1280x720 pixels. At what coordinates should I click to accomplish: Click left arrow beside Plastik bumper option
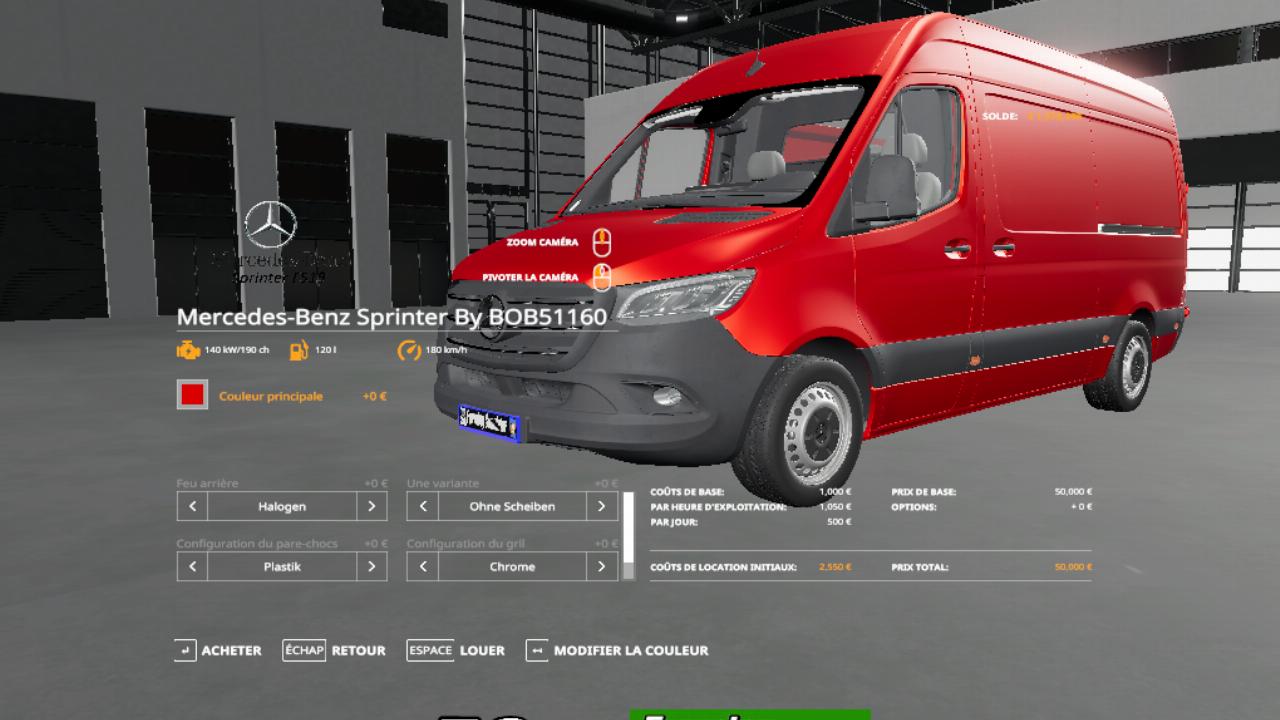[x=192, y=566]
